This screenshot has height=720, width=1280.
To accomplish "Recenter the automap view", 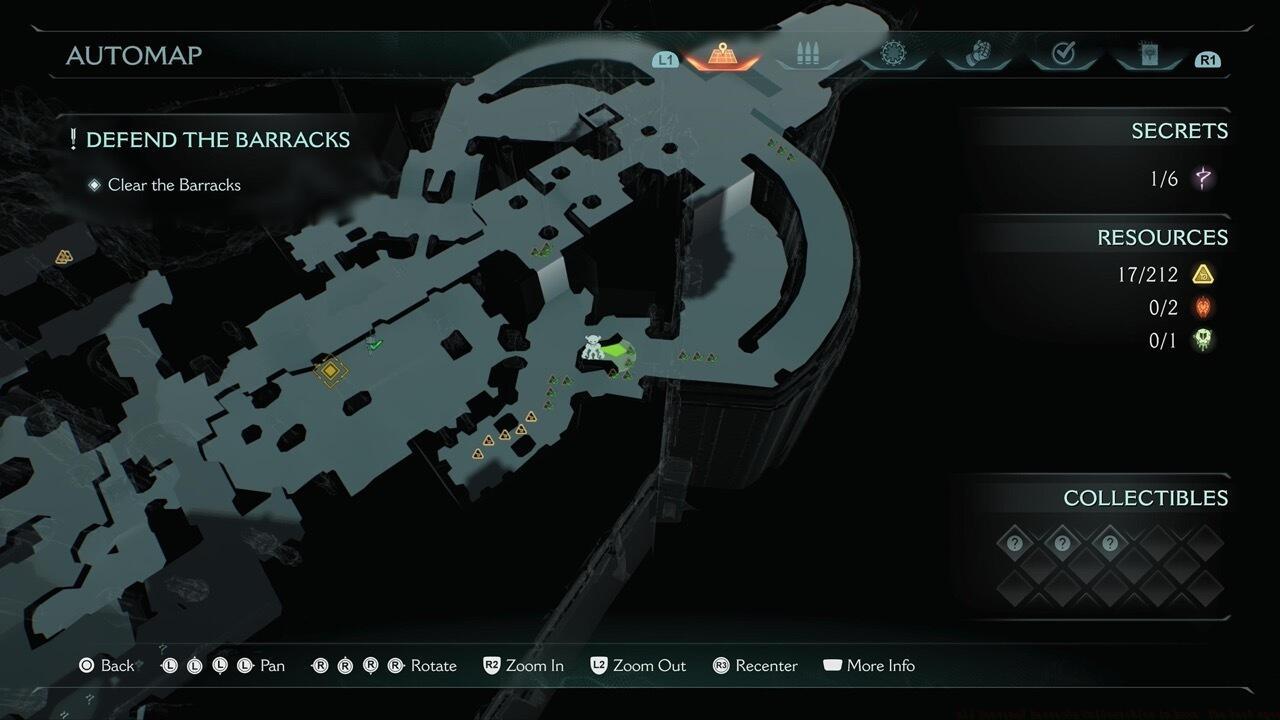I will pyautogui.click(x=755, y=666).
